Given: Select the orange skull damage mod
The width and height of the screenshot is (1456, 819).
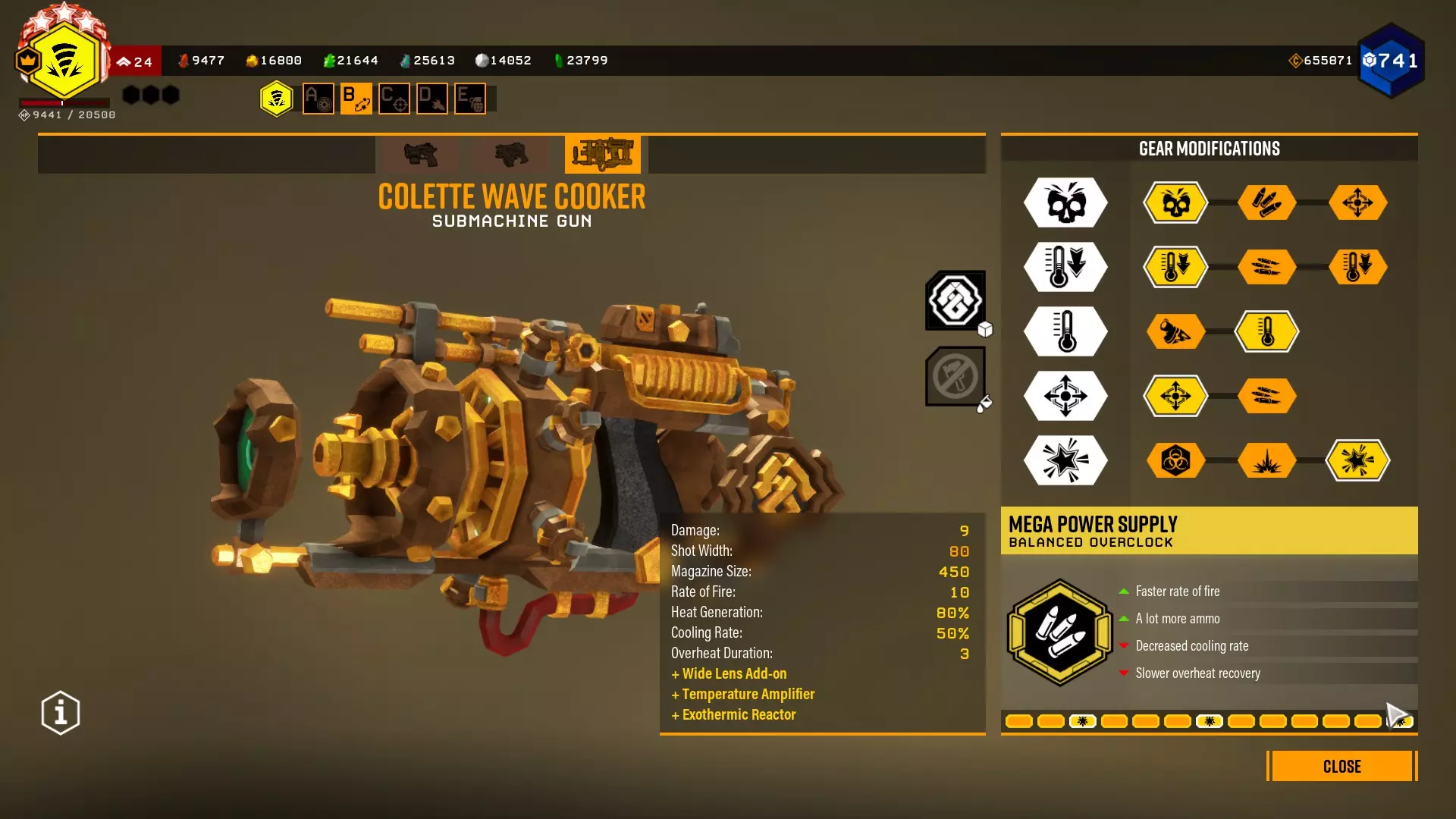Looking at the screenshot, I should pos(1175,202).
